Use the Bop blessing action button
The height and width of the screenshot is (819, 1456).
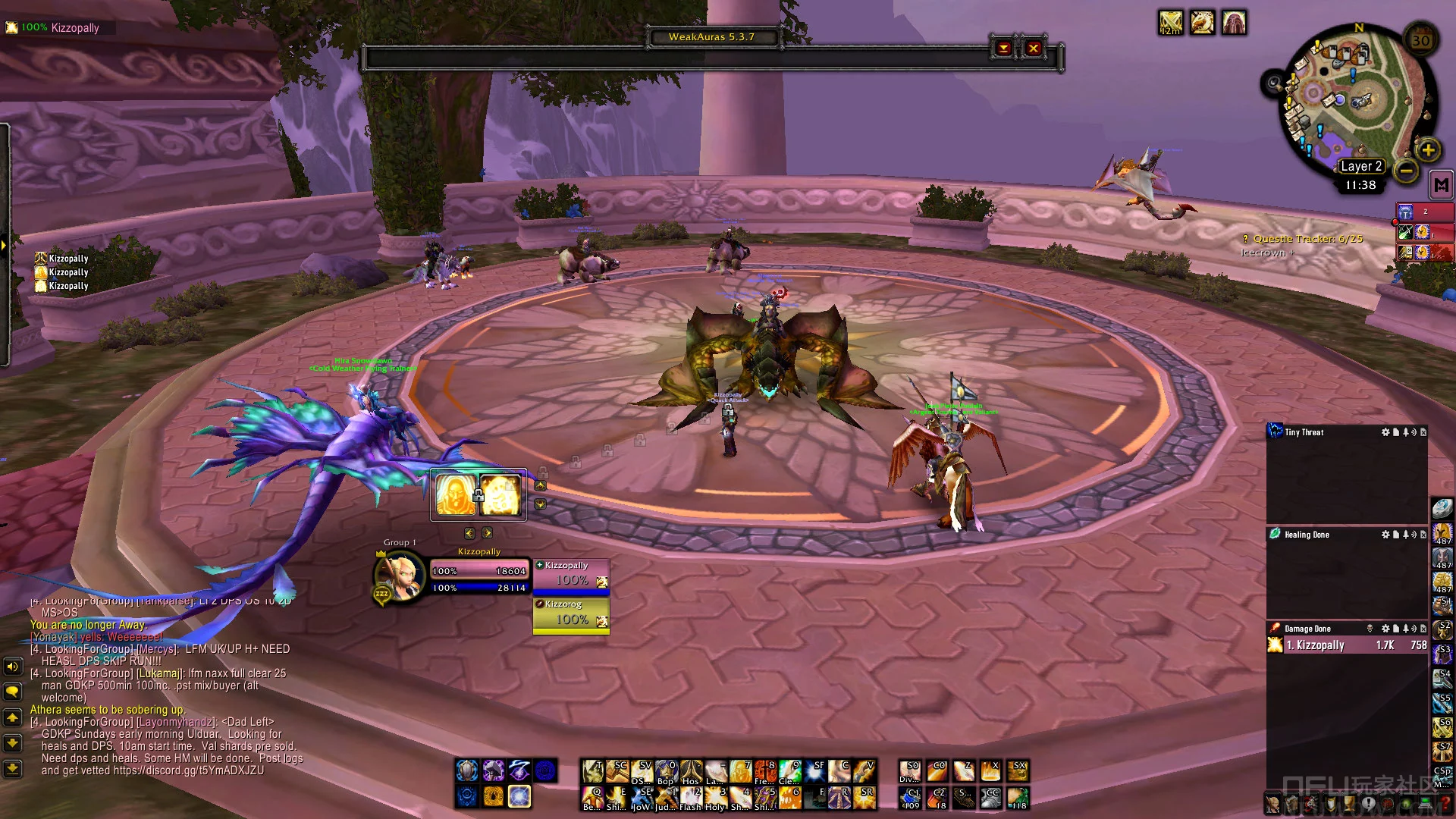point(667,772)
